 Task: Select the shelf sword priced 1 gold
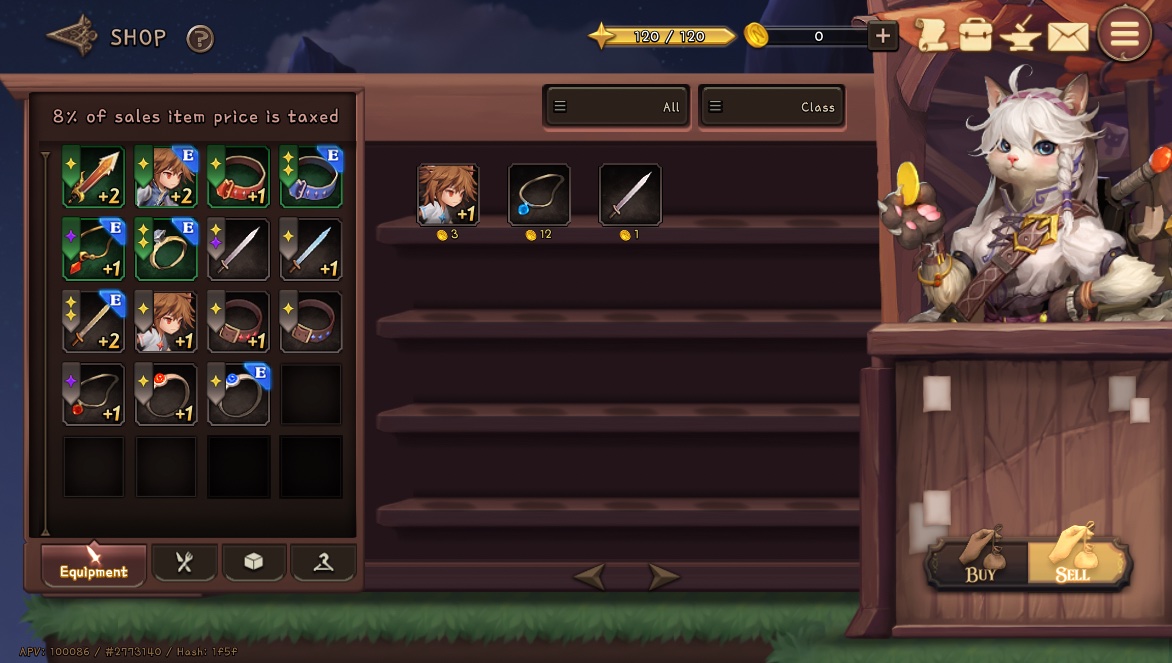pyautogui.click(x=630, y=195)
